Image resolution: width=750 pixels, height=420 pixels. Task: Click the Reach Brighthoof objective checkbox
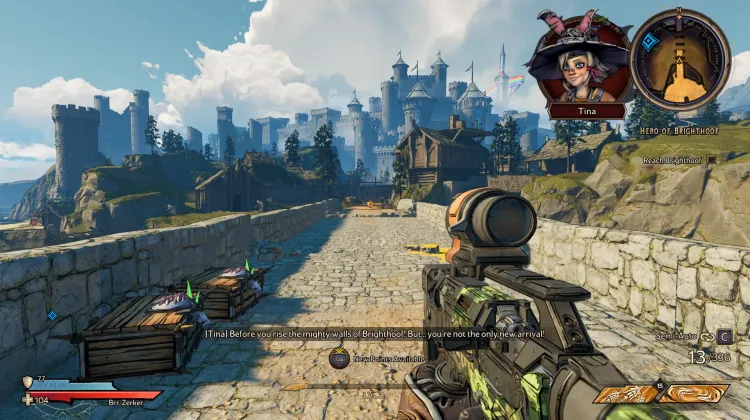coord(712,159)
